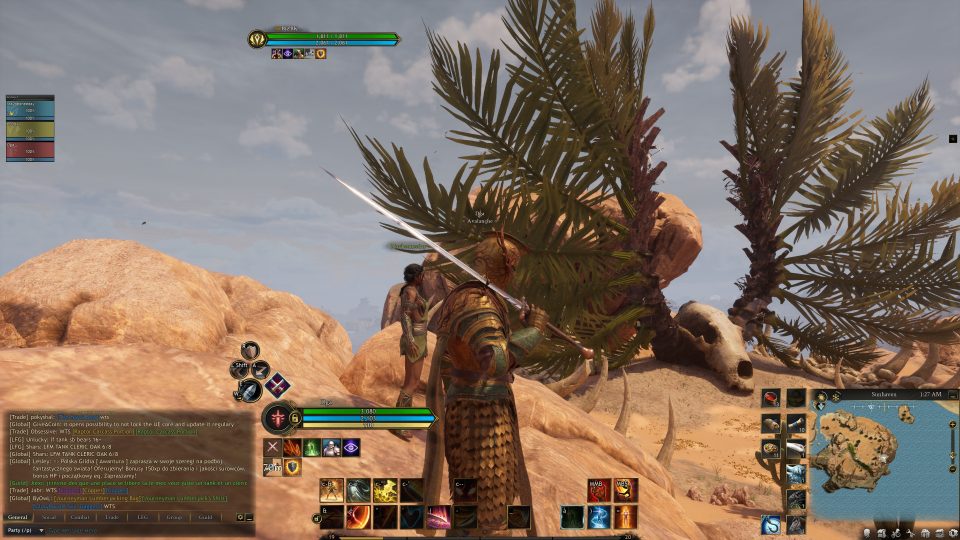
Task: Select the purple eye buff icon
Action: [351, 447]
